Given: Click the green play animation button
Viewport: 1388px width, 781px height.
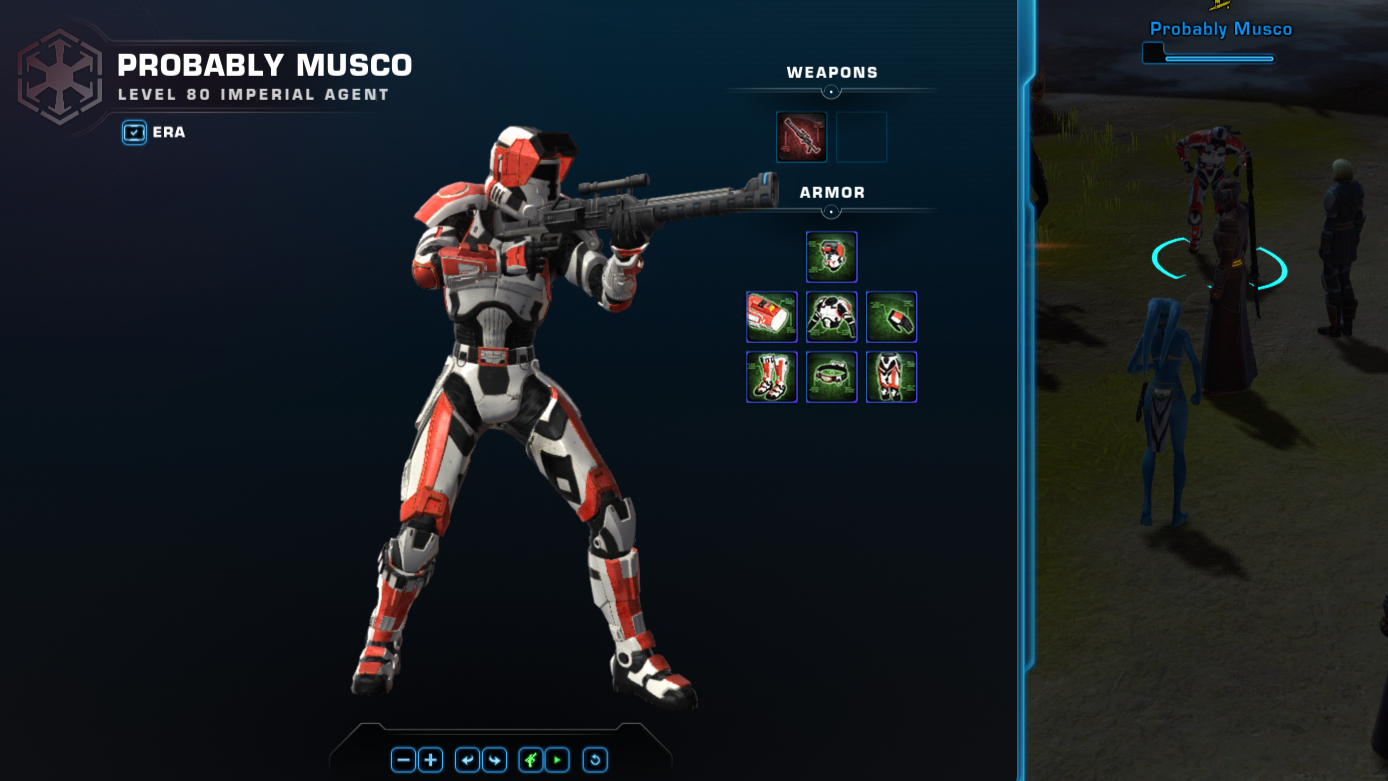Looking at the screenshot, I should 557,760.
